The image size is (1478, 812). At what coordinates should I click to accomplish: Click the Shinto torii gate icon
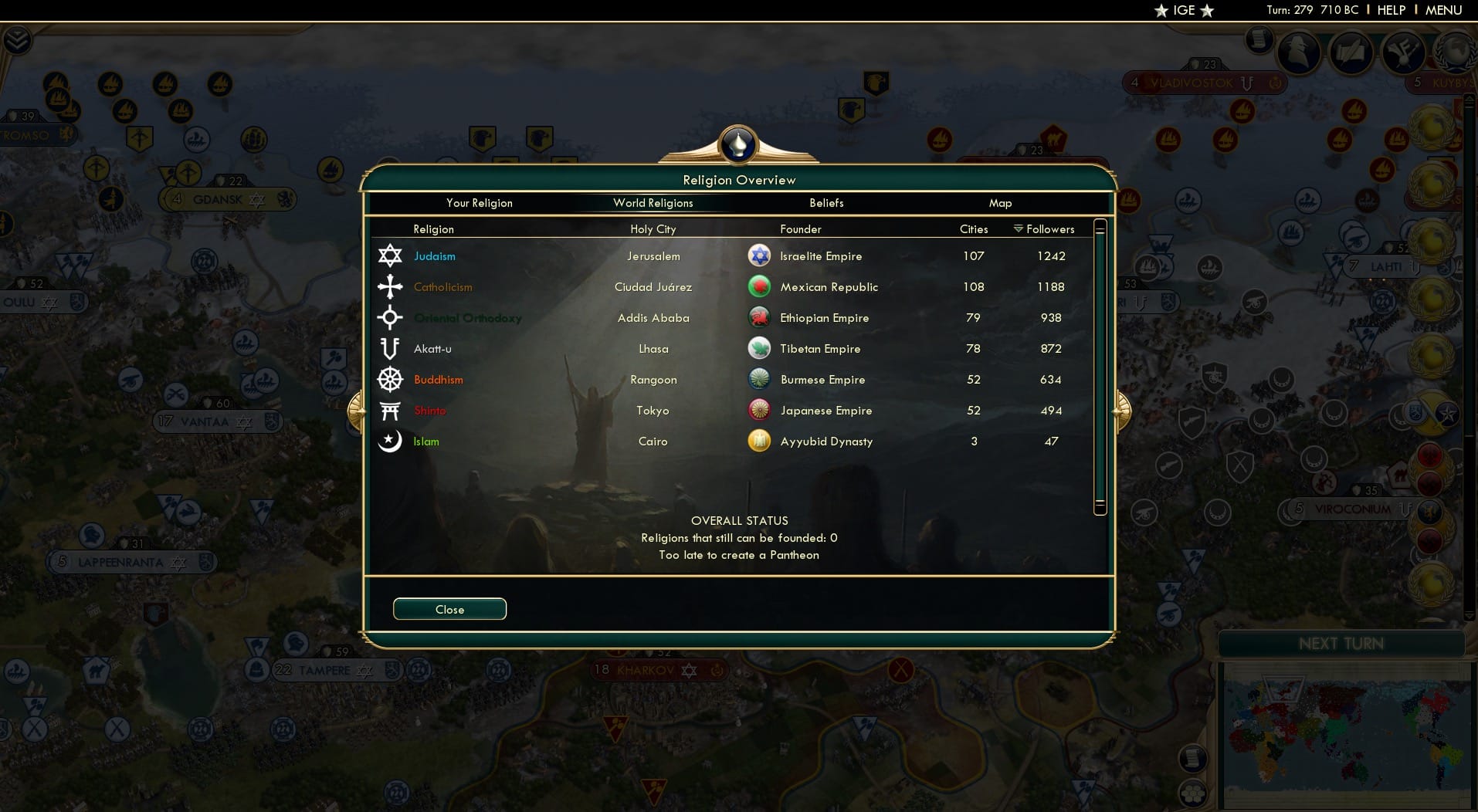391,410
